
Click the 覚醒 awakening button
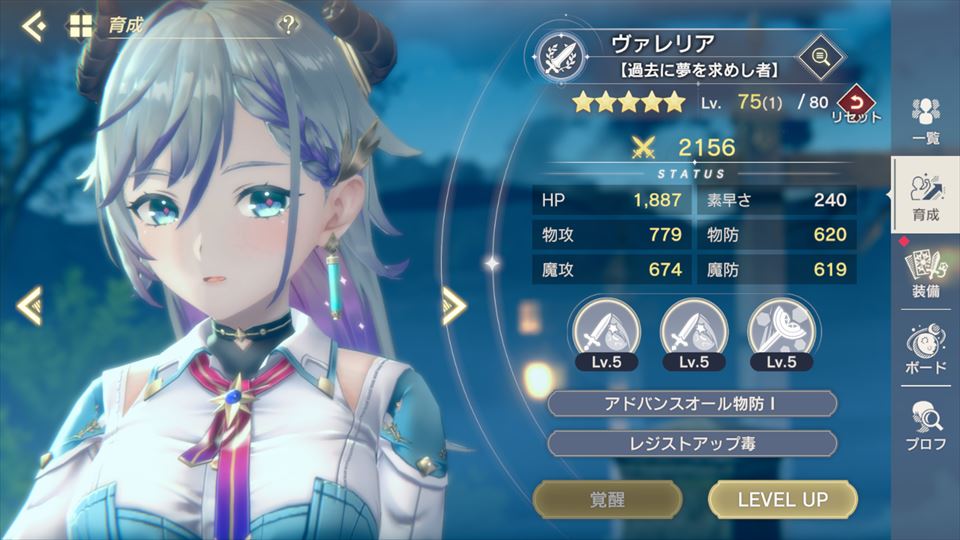(608, 499)
